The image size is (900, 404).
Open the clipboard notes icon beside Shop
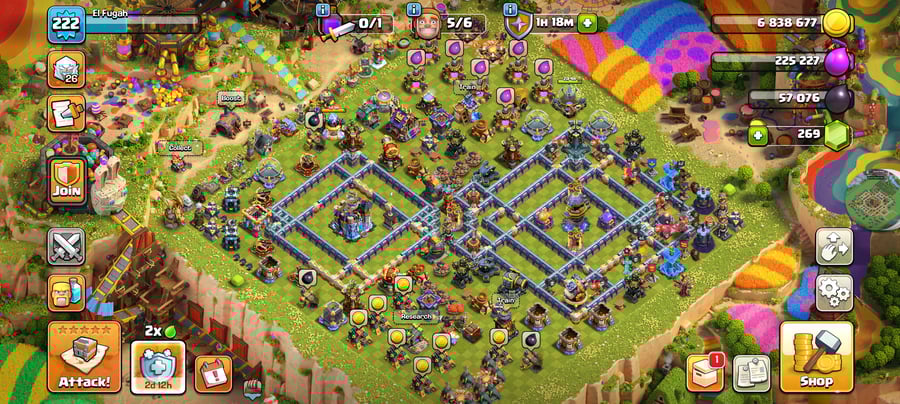coord(751,373)
